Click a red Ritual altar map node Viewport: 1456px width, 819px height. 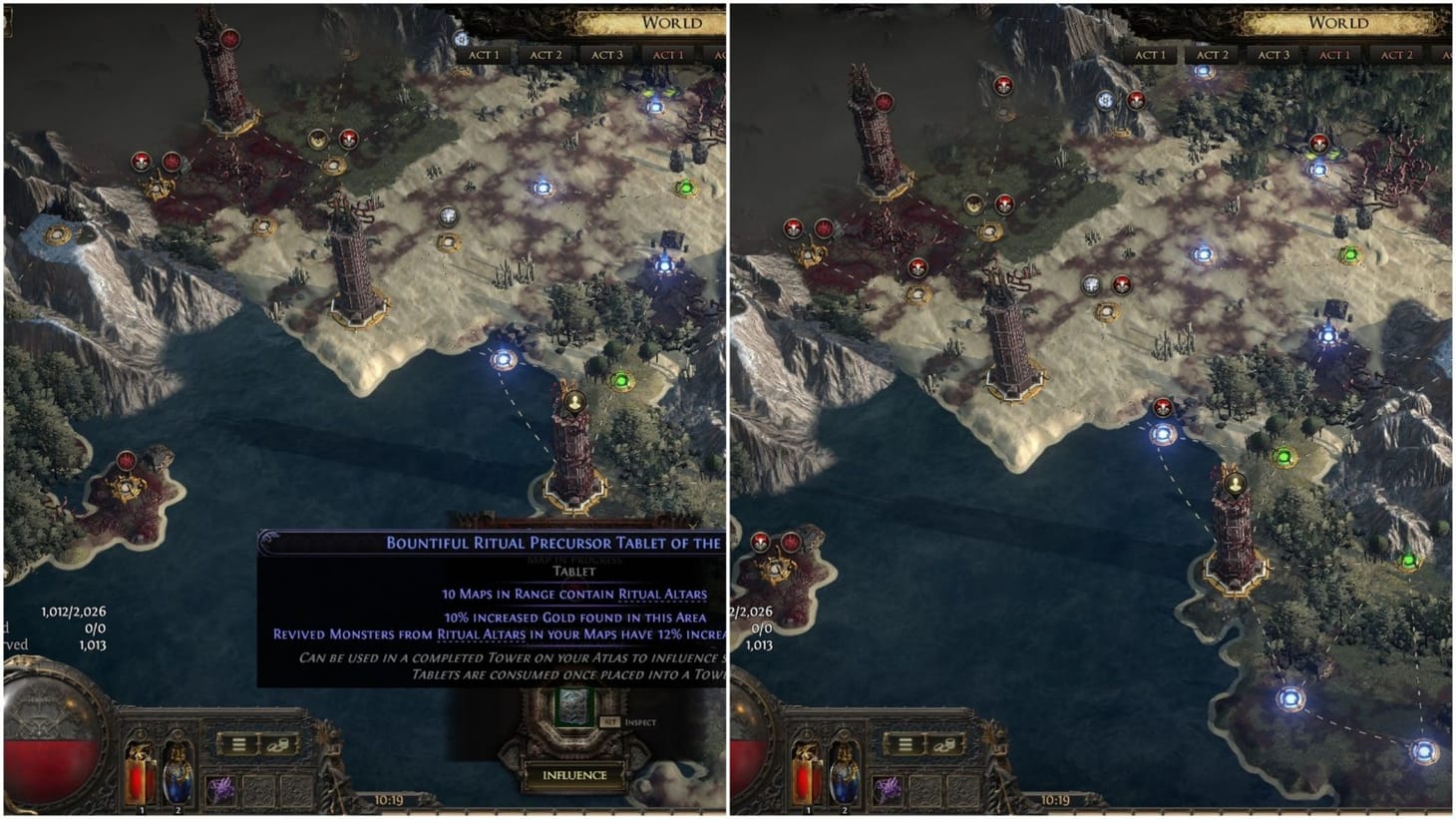pyautogui.click(x=346, y=138)
